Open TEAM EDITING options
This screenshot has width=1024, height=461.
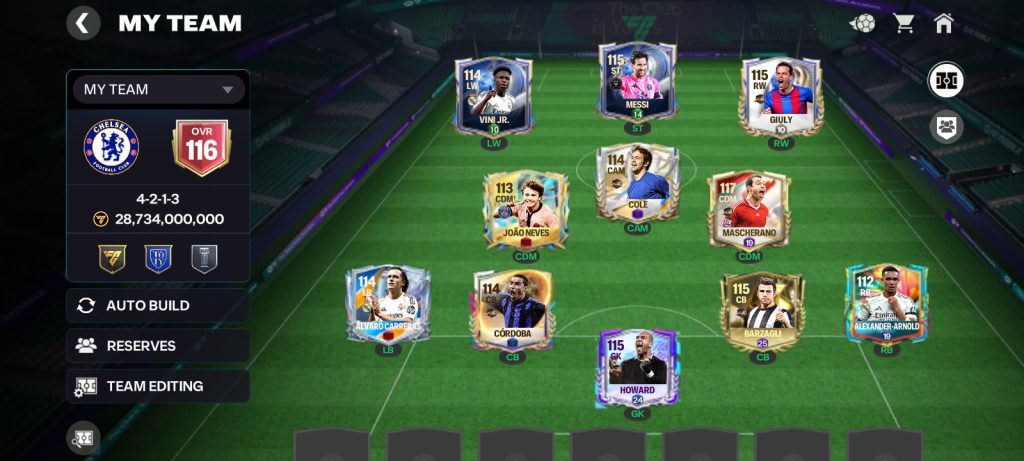158,386
